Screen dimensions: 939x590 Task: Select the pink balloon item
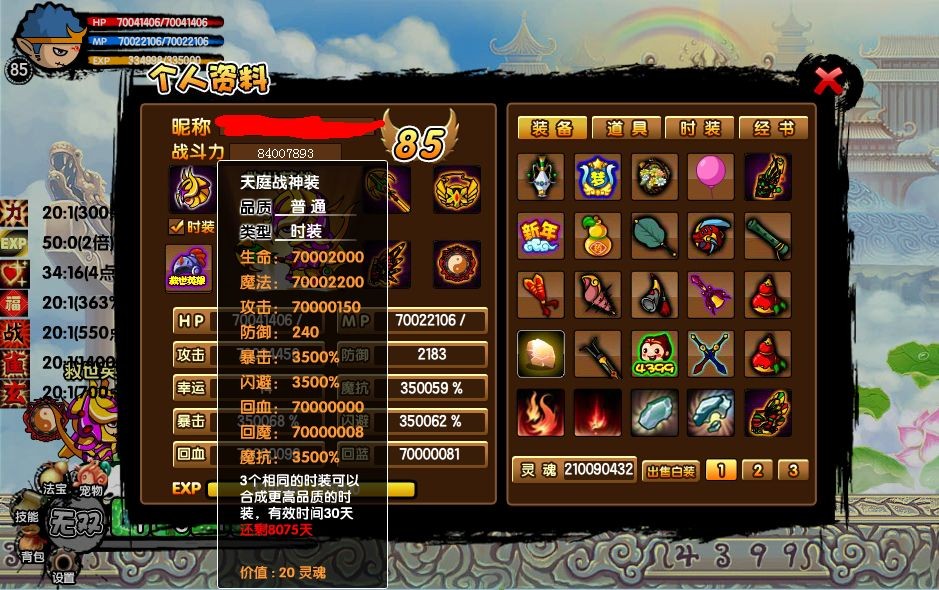coord(711,177)
